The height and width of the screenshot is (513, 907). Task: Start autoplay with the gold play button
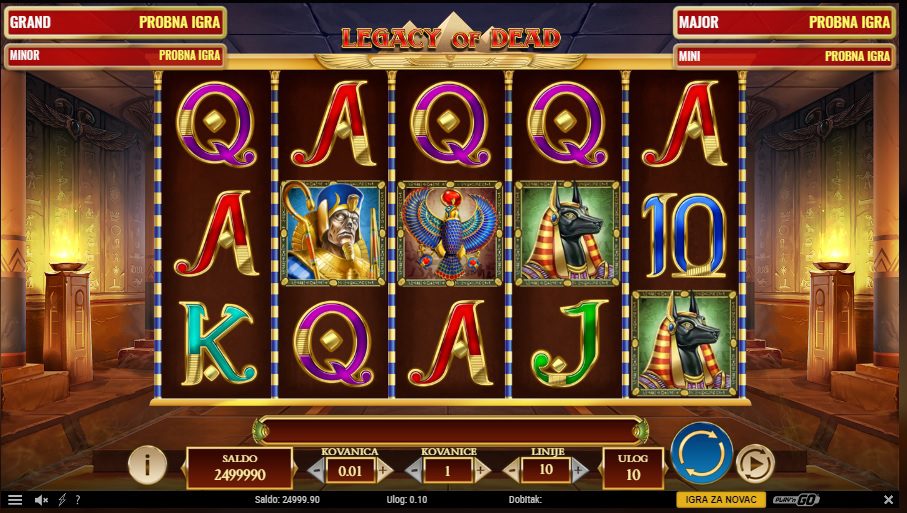pyautogui.click(x=755, y=463)
